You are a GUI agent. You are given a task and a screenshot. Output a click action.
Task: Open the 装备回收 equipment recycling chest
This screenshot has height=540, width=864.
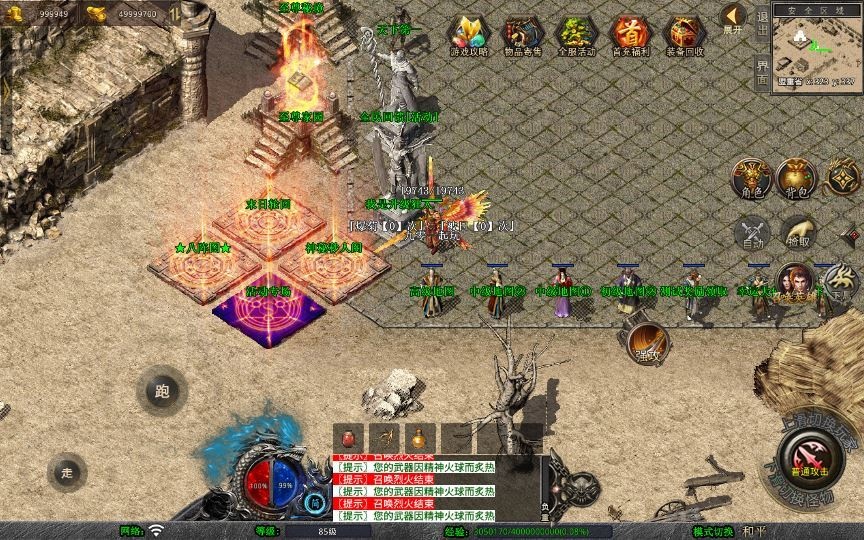[x=684, y=36]
